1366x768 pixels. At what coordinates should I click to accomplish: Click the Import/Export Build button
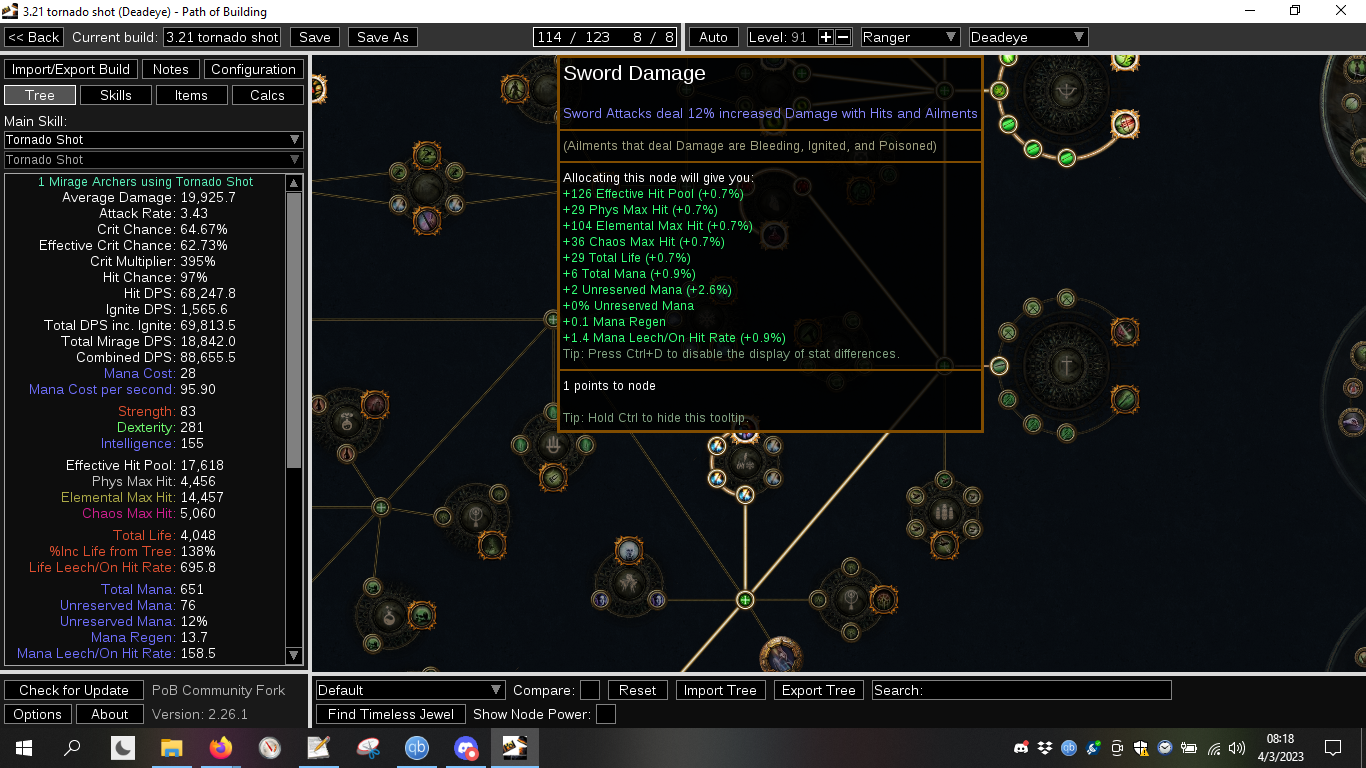pyautogui.click(x=70, y=69)
